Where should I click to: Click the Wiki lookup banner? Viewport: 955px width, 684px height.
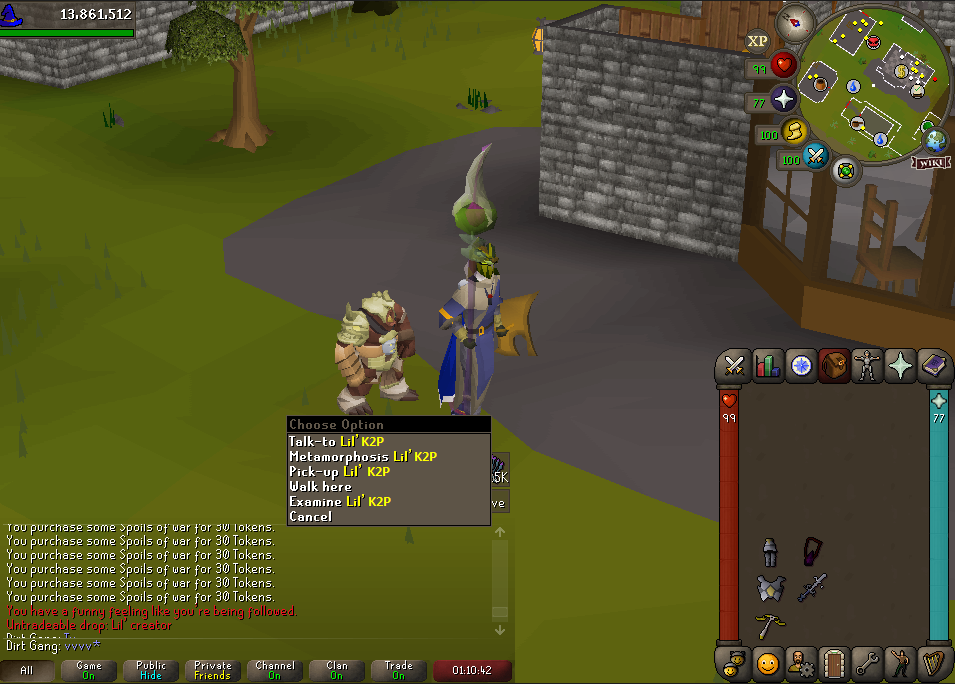(929, 162)
